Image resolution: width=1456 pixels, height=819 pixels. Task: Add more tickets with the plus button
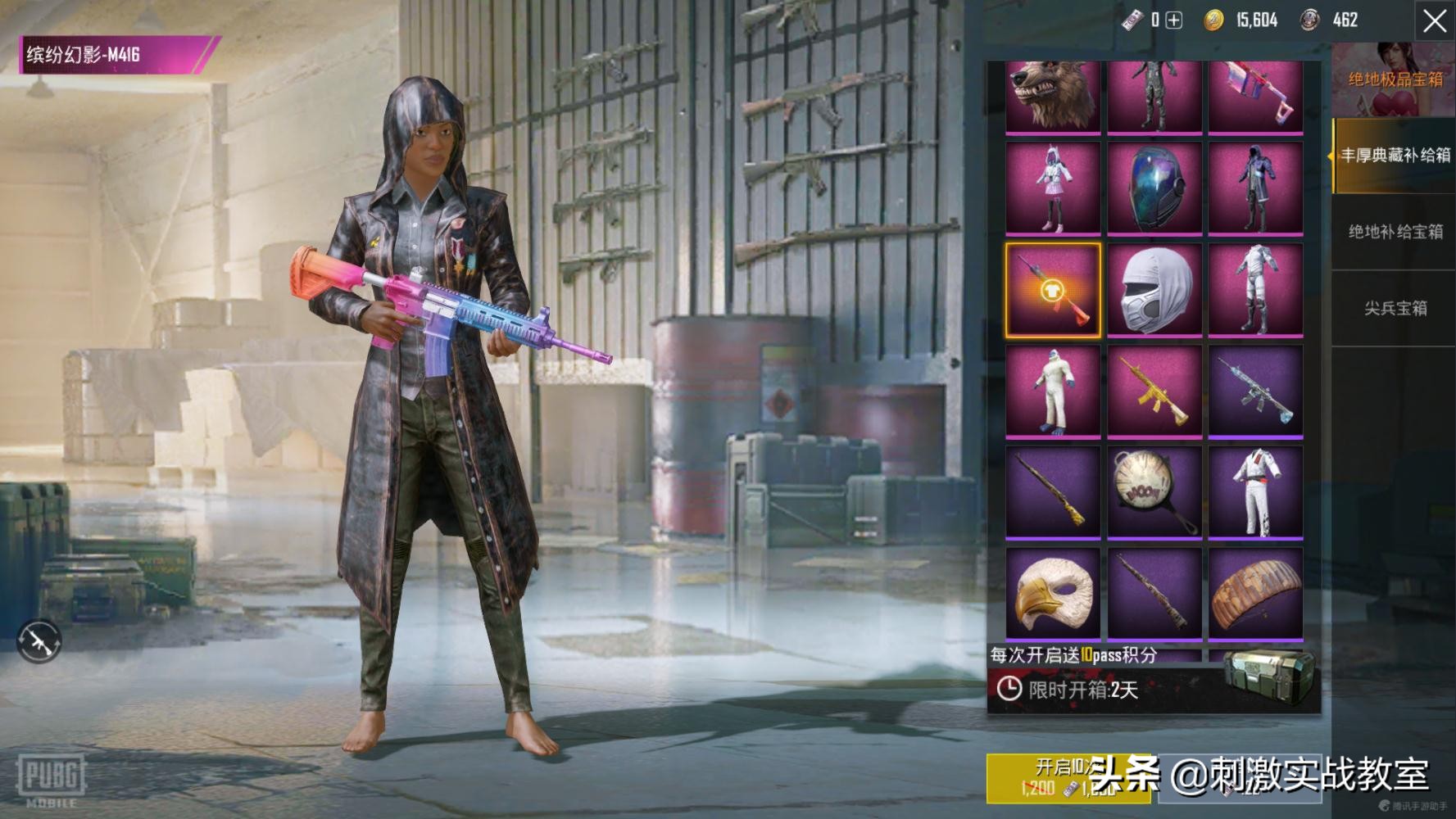point(1174,20)
